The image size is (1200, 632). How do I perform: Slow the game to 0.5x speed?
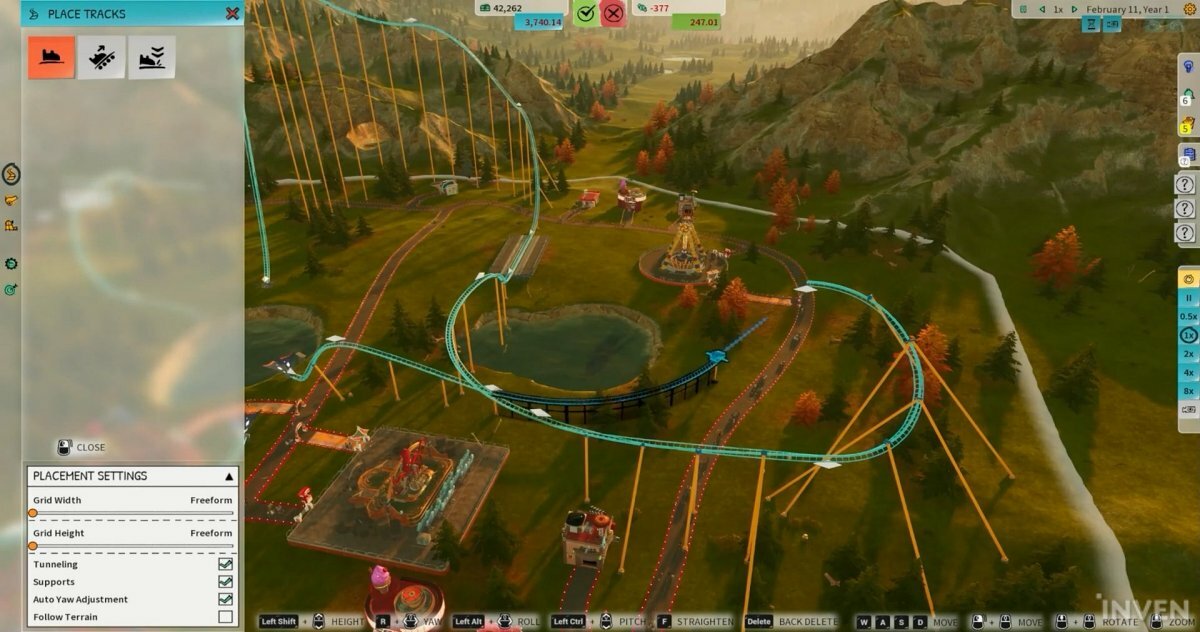(1189, 316)
